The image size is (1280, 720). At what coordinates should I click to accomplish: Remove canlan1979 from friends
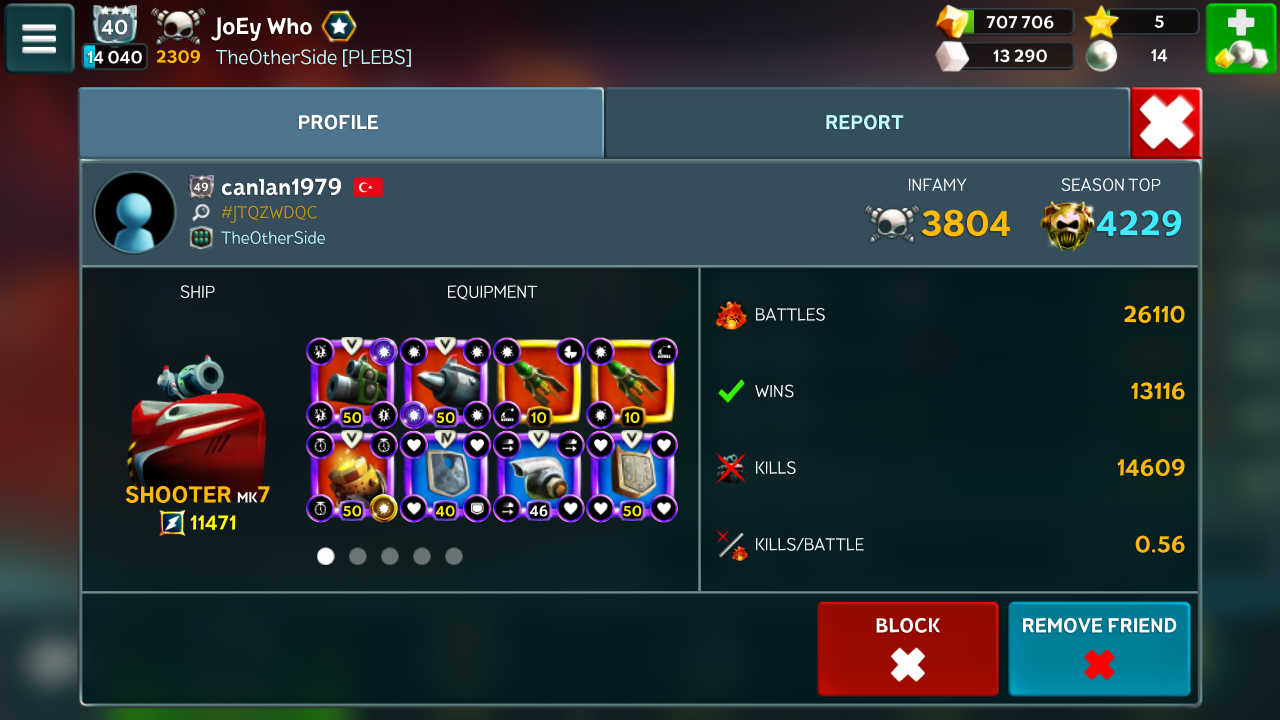[1099, 648]
